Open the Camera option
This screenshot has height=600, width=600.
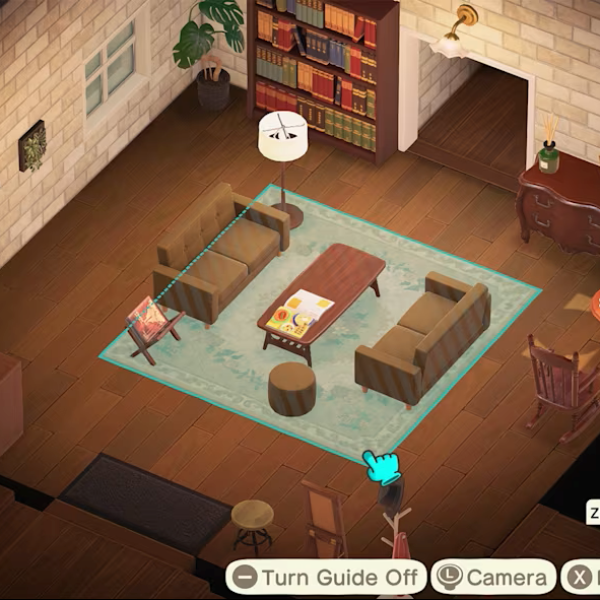pos(494,578)
